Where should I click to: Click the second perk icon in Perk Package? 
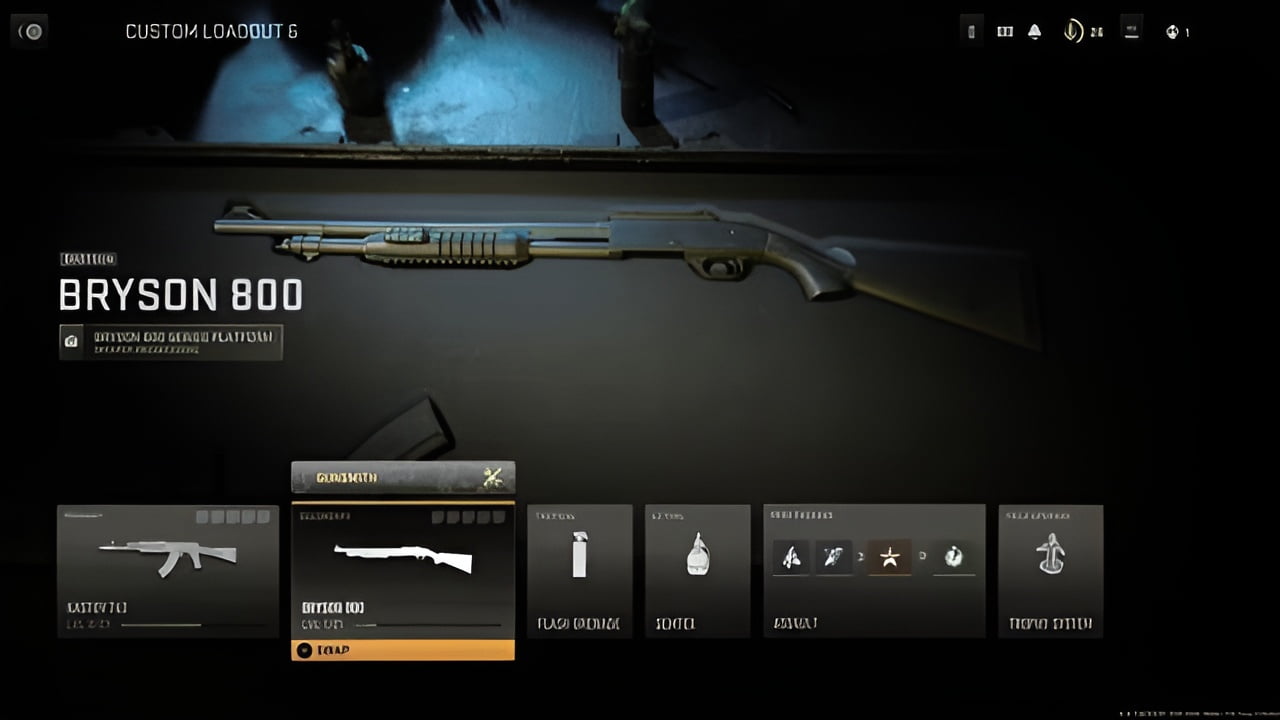click(x=834, y=557)
